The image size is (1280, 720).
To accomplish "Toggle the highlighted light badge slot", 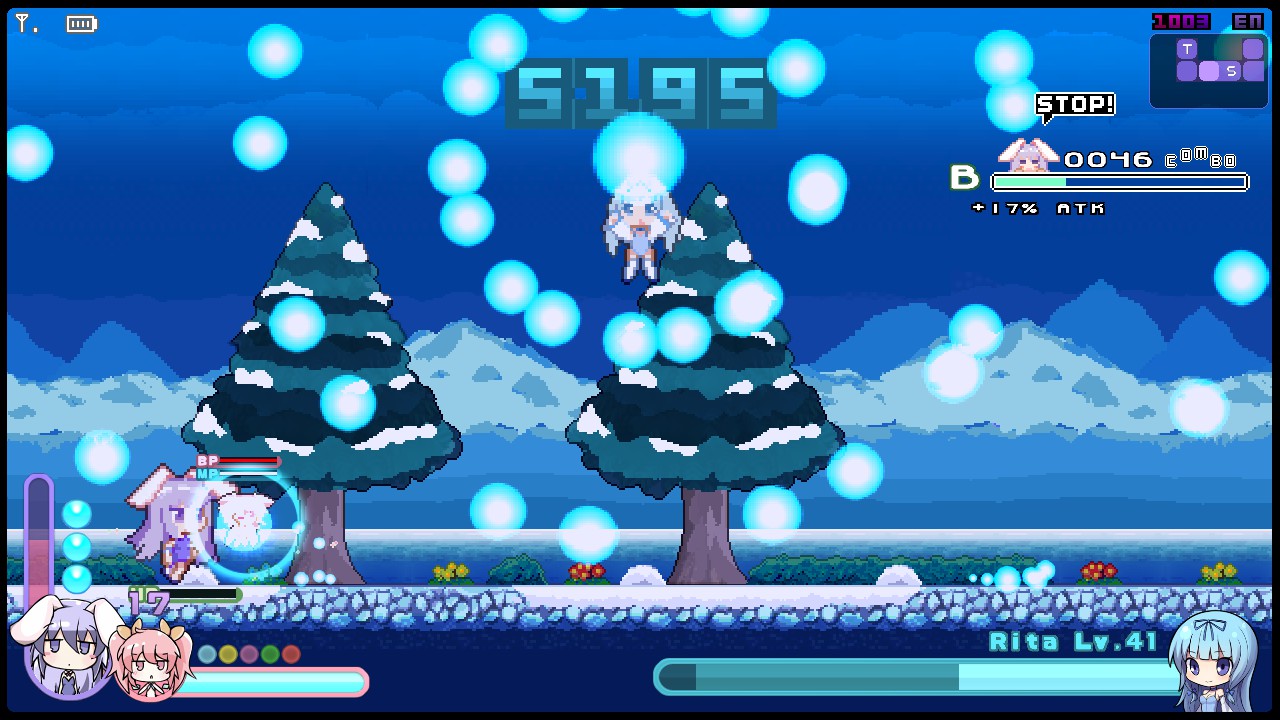I will point(1207,70).
